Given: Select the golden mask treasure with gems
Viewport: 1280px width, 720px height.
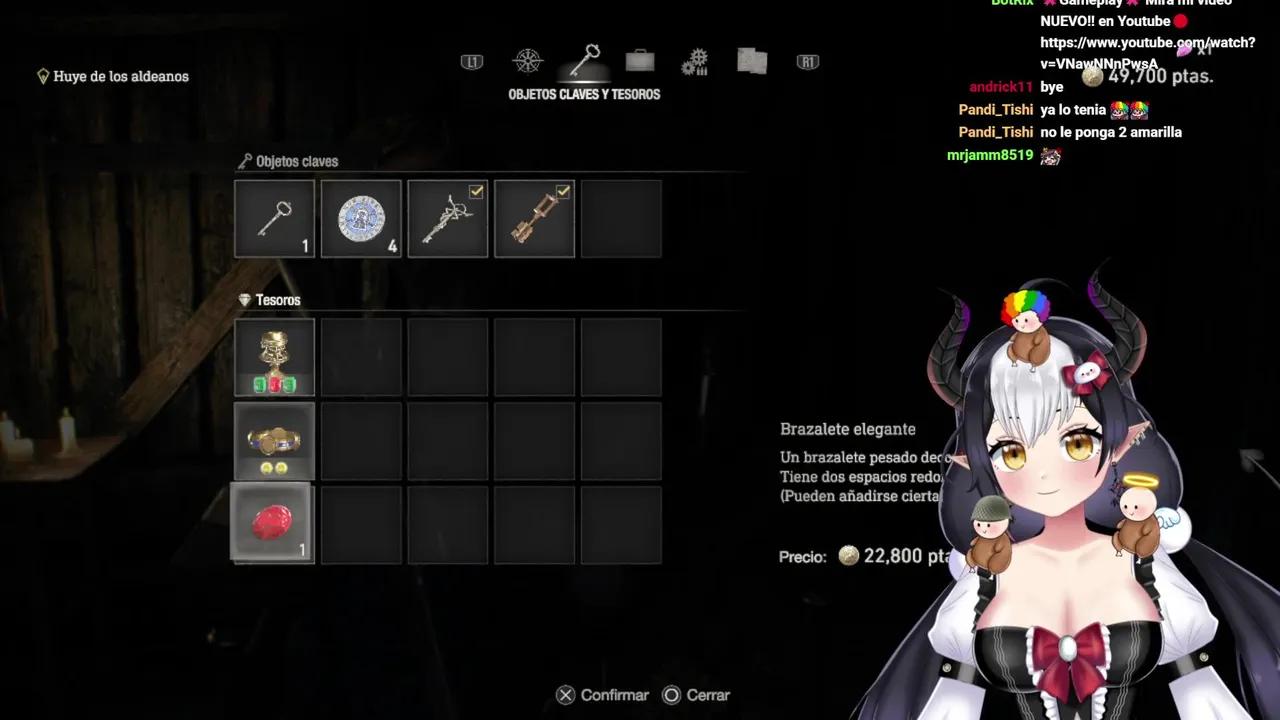Looking at the screenshot, I should 274,357.
